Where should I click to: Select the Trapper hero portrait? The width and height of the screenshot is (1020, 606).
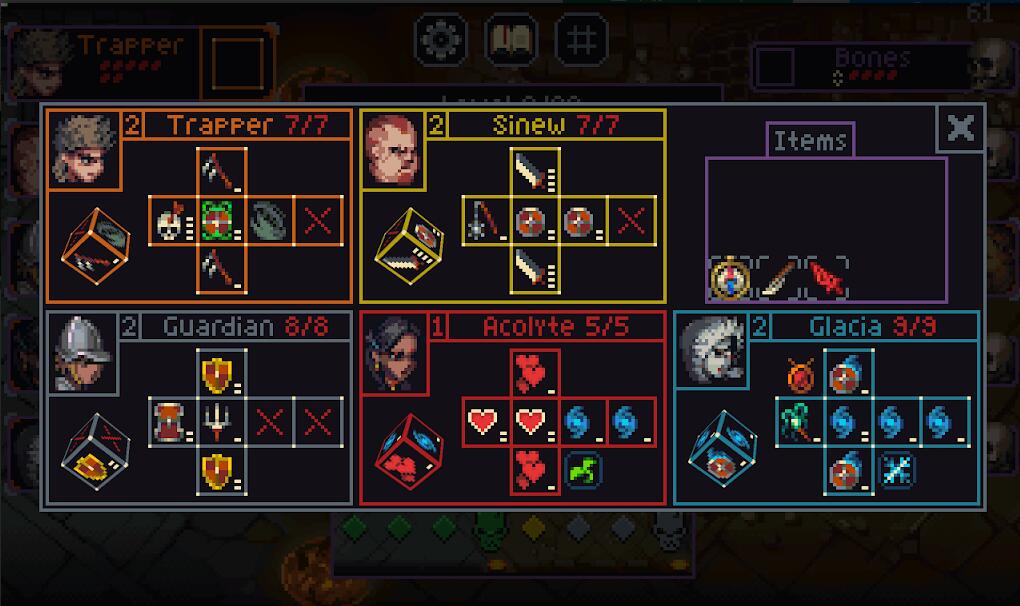[x=85, y=149]
